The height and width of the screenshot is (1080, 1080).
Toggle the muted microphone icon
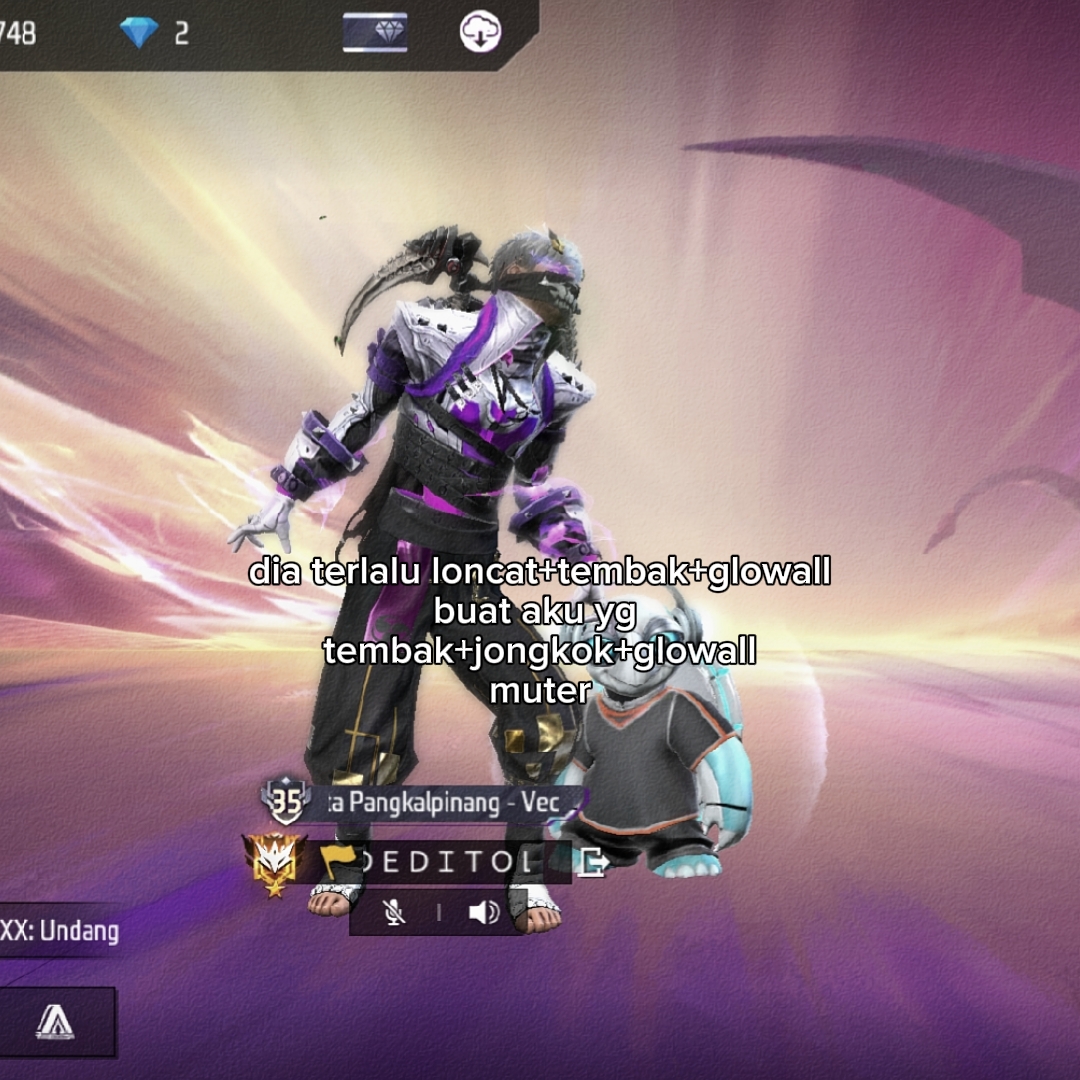pos(395,912)
